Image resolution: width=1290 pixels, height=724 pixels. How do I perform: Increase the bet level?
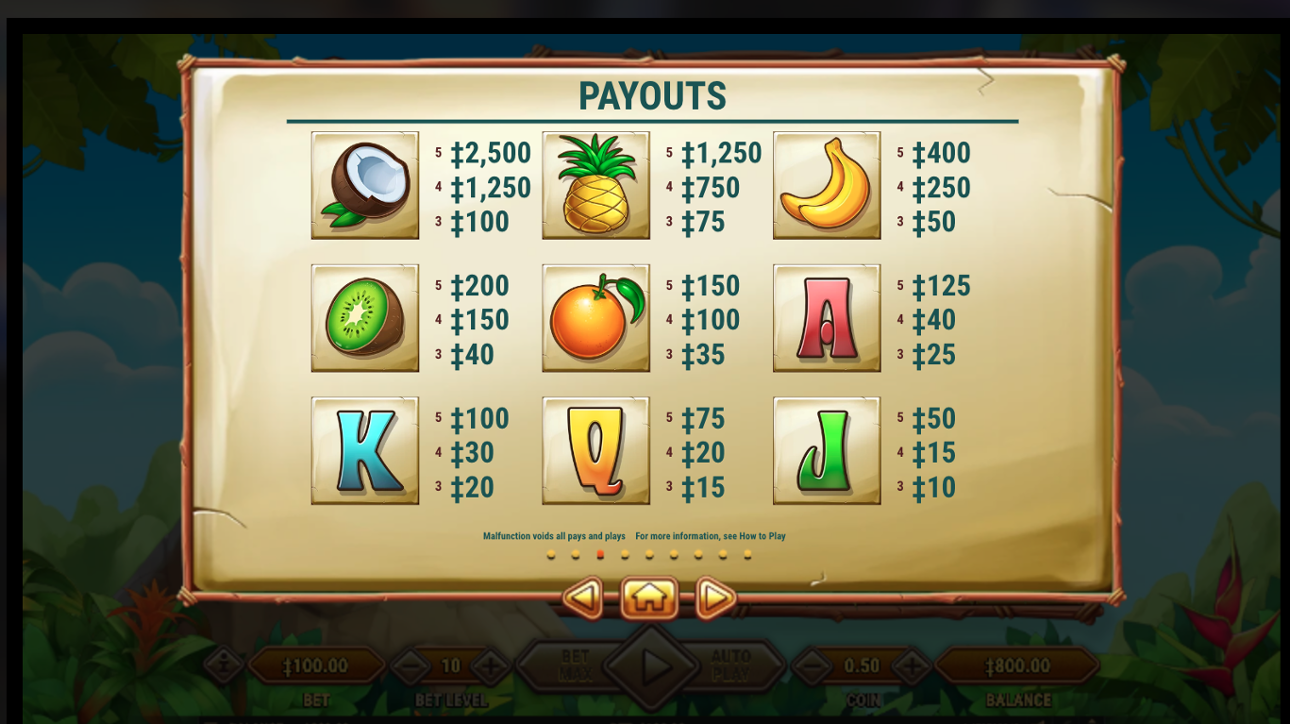coord(490,666)
